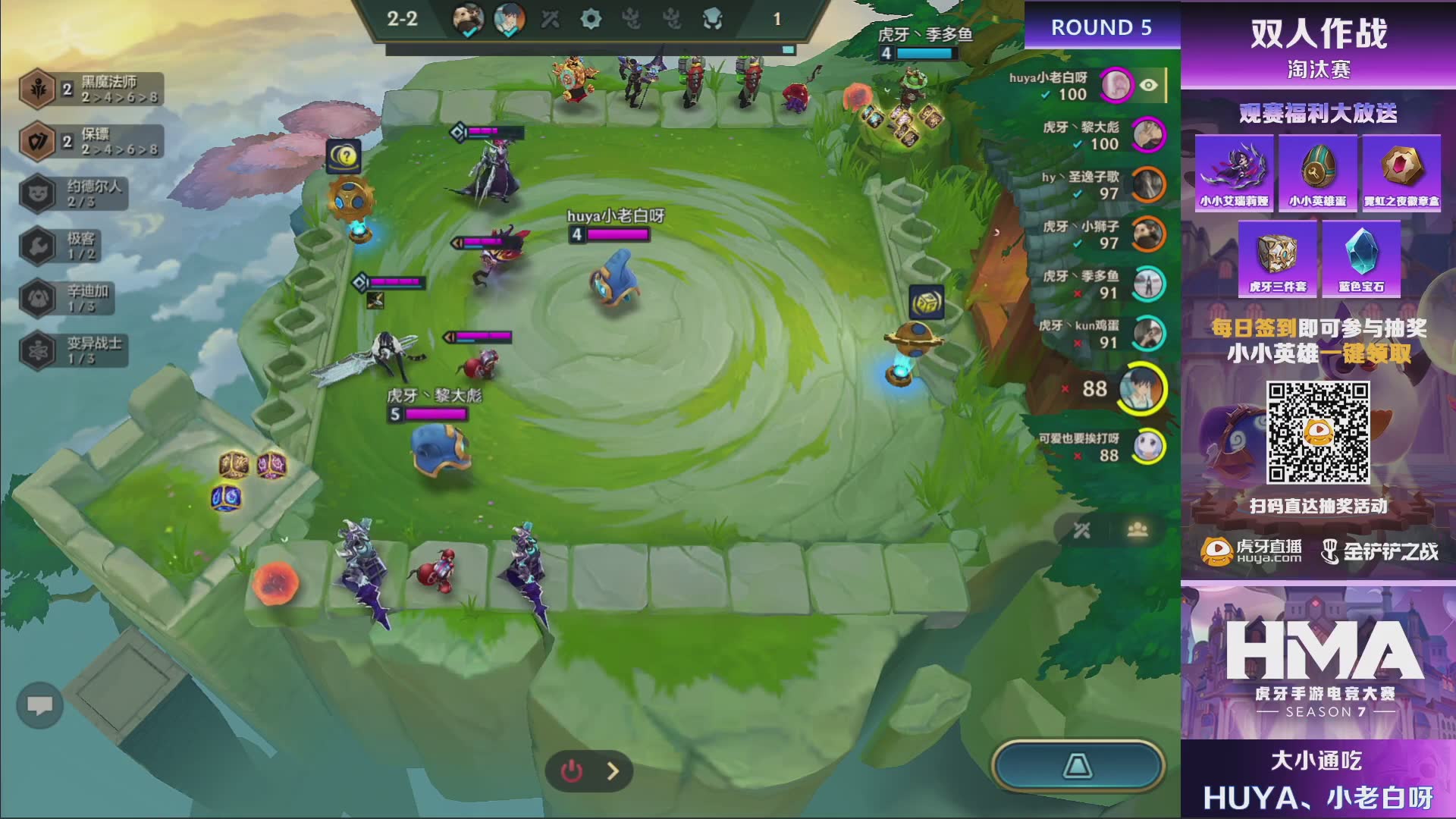Screen dimensions: 1456x819
Task: Switch to the team members view
Action: point(1137,530)
